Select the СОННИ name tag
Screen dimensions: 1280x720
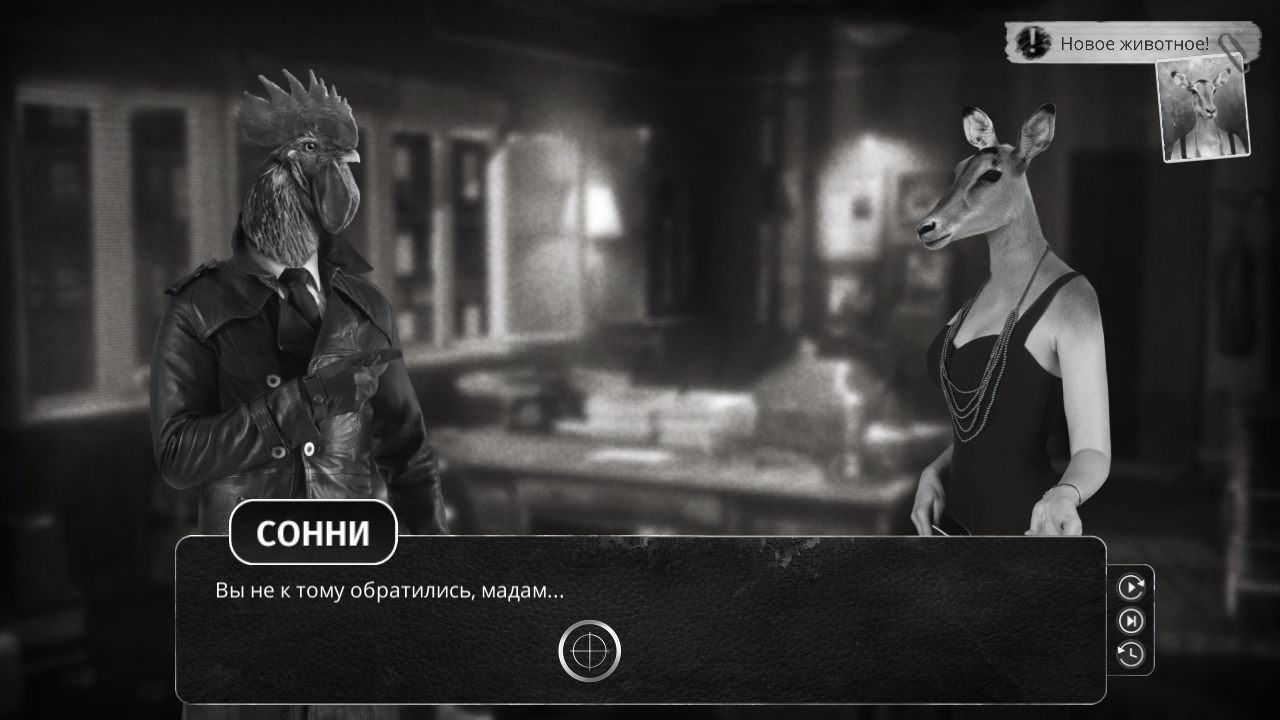point(315,533)
